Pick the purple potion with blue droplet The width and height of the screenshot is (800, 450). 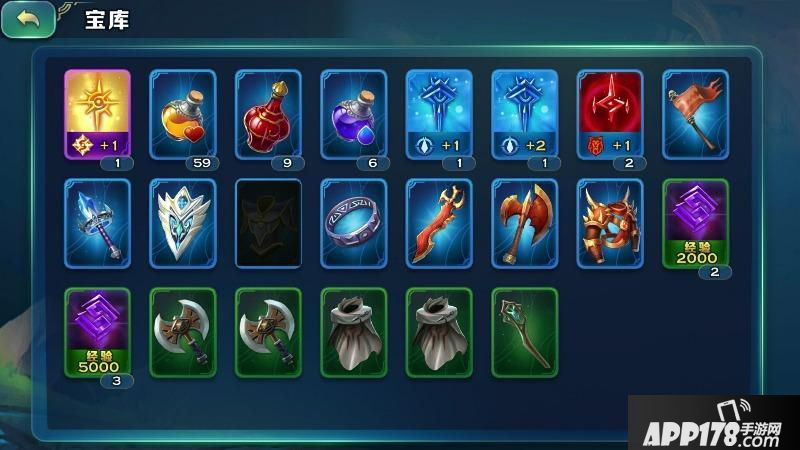pyautogui.click(x=353, y=113)
